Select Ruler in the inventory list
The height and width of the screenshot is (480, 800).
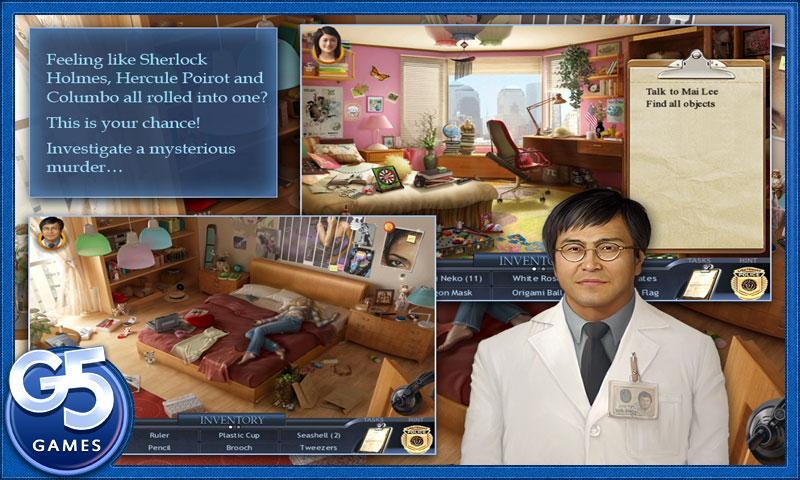[159, 436]
